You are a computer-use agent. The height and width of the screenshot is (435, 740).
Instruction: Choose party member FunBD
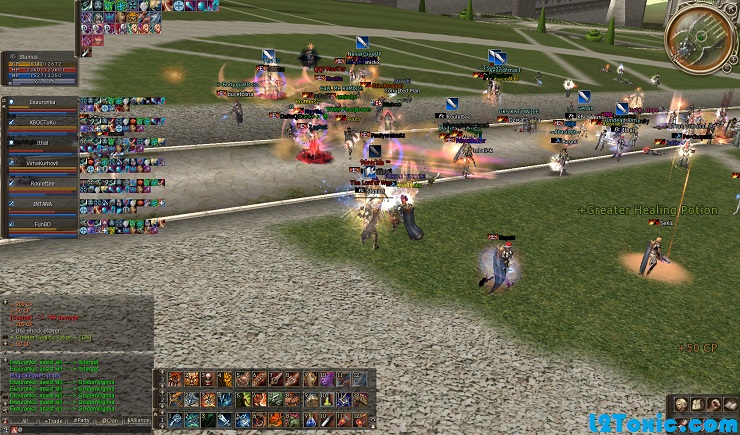(x=42, y=225)
